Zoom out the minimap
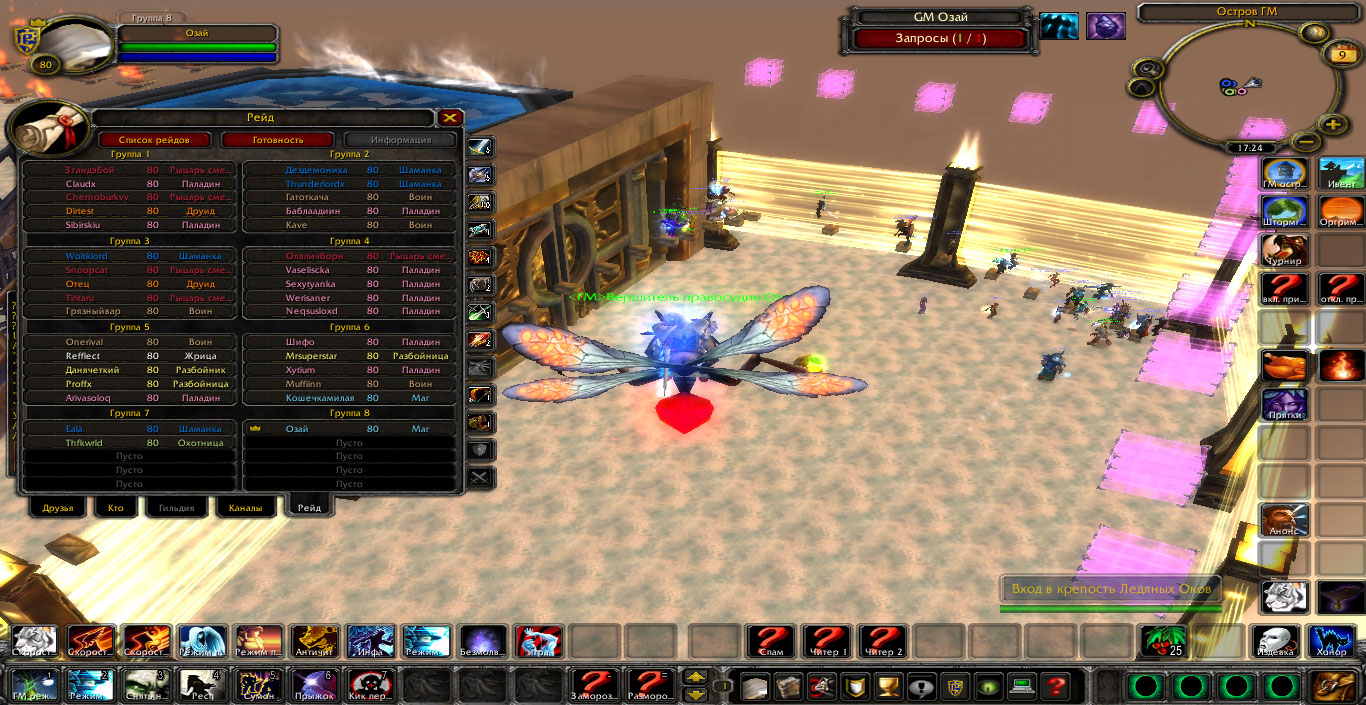The image size is (1366, 705). point(1303,141)
